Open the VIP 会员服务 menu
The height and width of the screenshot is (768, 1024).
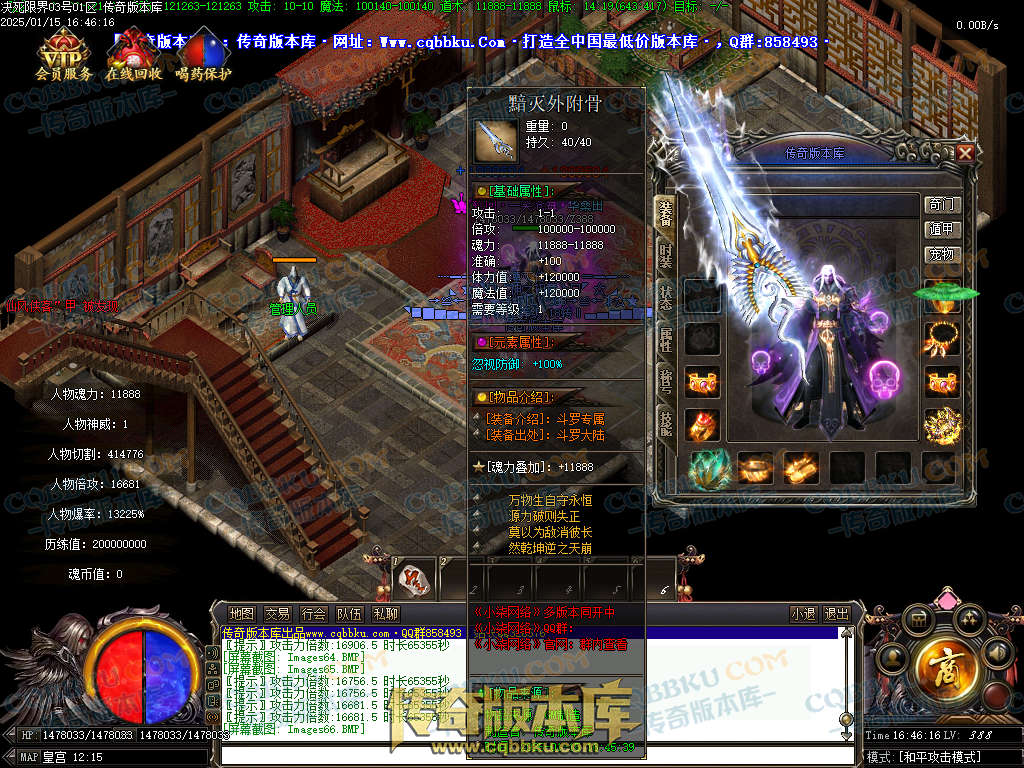pyautogui.click(x=63, y=56)
